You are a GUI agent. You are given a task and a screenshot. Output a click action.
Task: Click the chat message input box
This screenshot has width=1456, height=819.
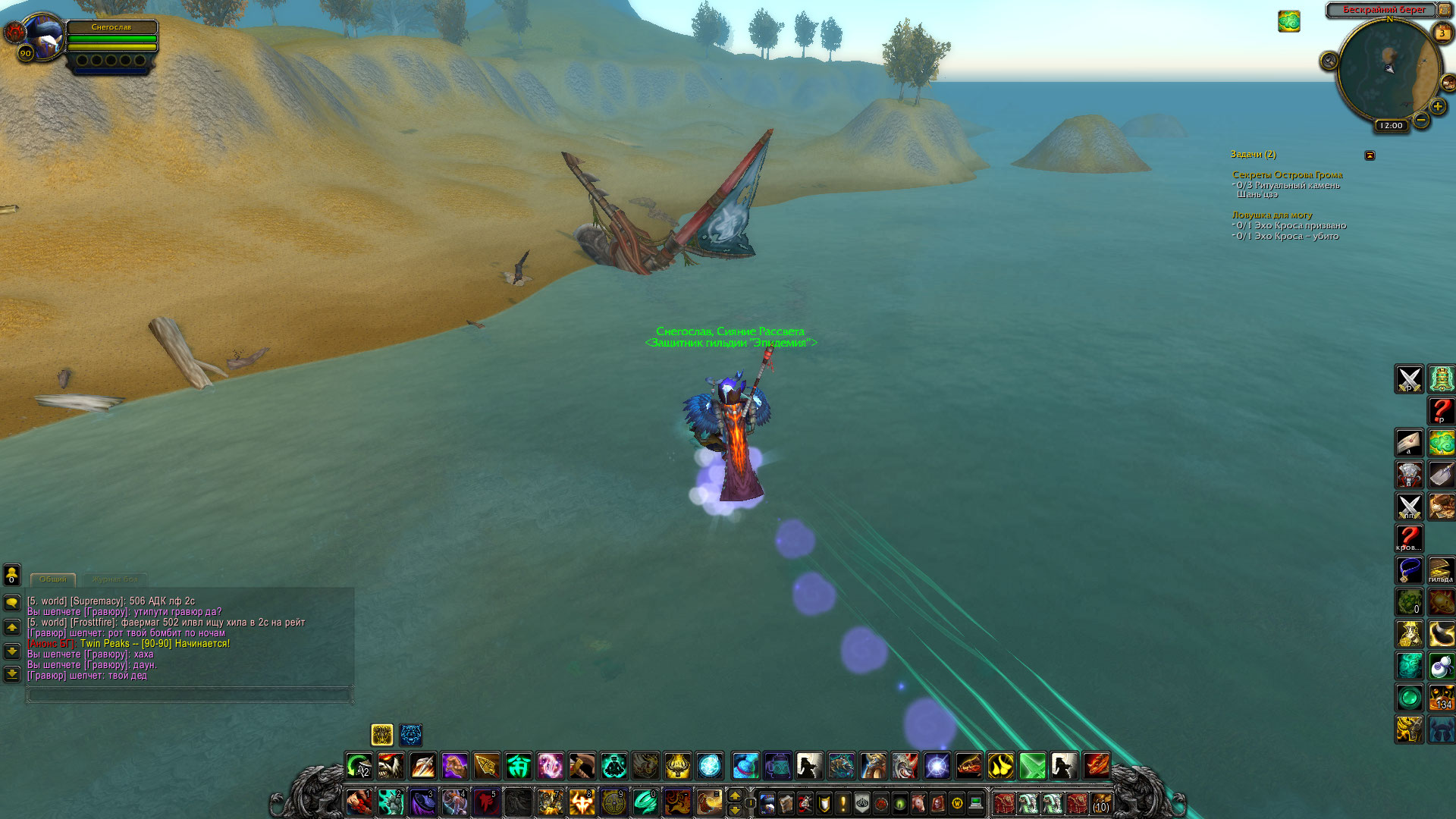point(189,694)
